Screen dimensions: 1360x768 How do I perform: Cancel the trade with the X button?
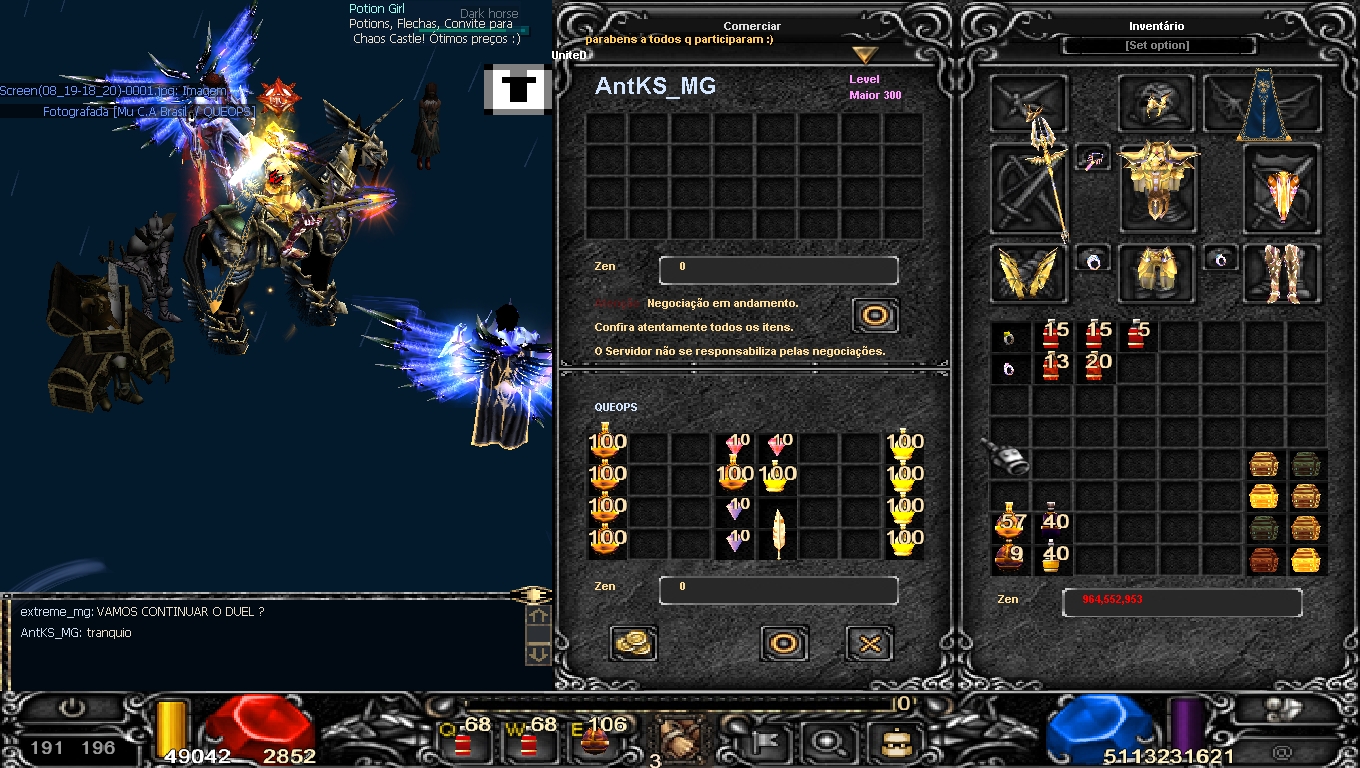[x=869, y=643]
